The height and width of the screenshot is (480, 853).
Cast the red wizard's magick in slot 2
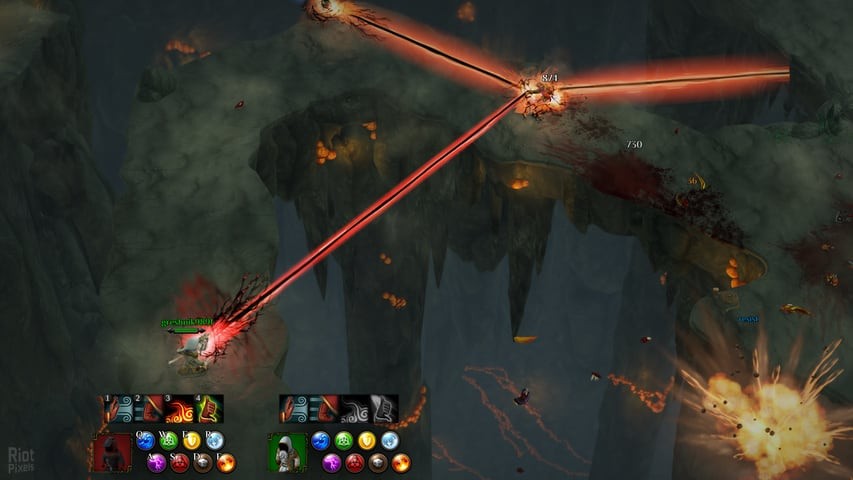coord(150,409)
